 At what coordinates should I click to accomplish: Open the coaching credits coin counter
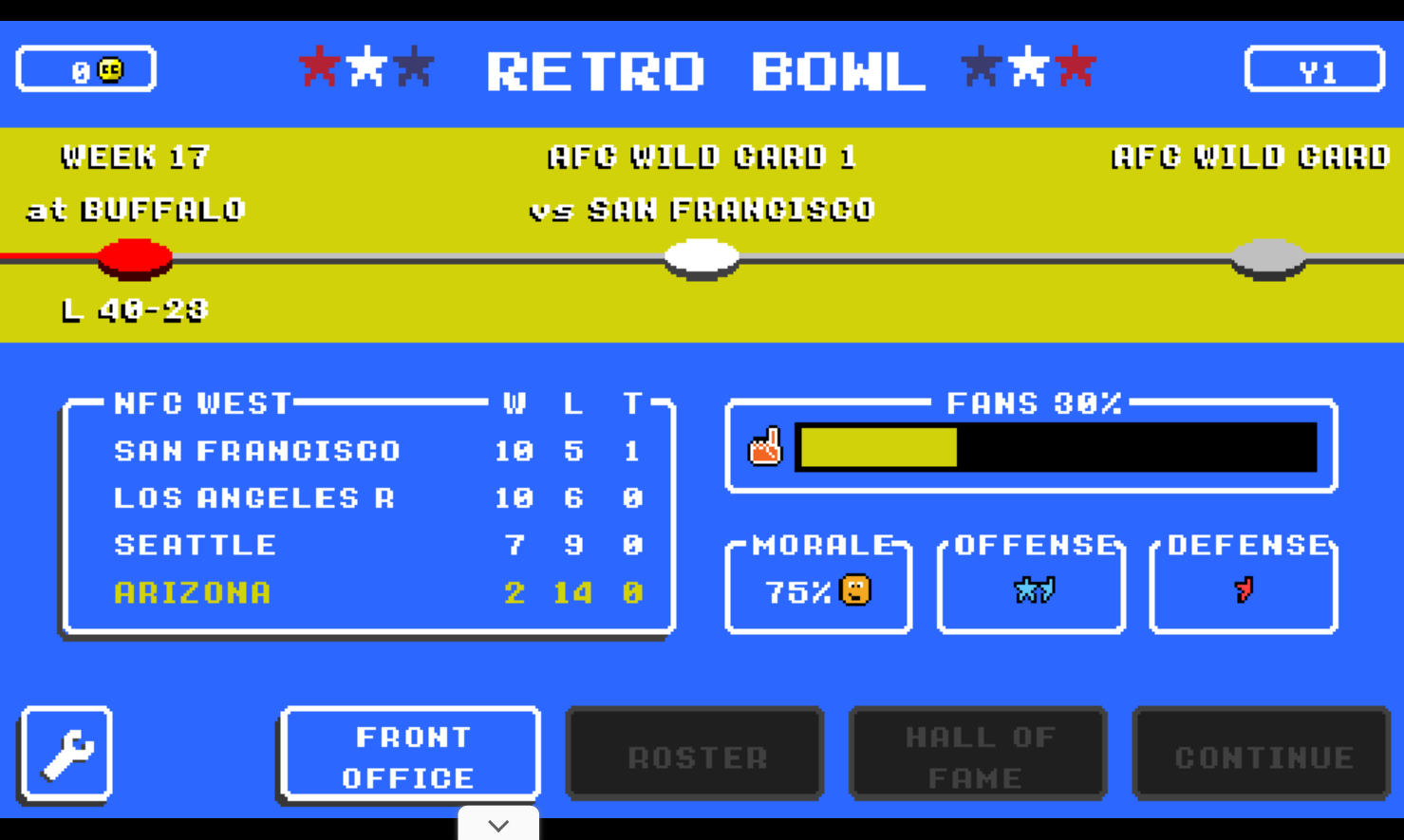[86, 68]
